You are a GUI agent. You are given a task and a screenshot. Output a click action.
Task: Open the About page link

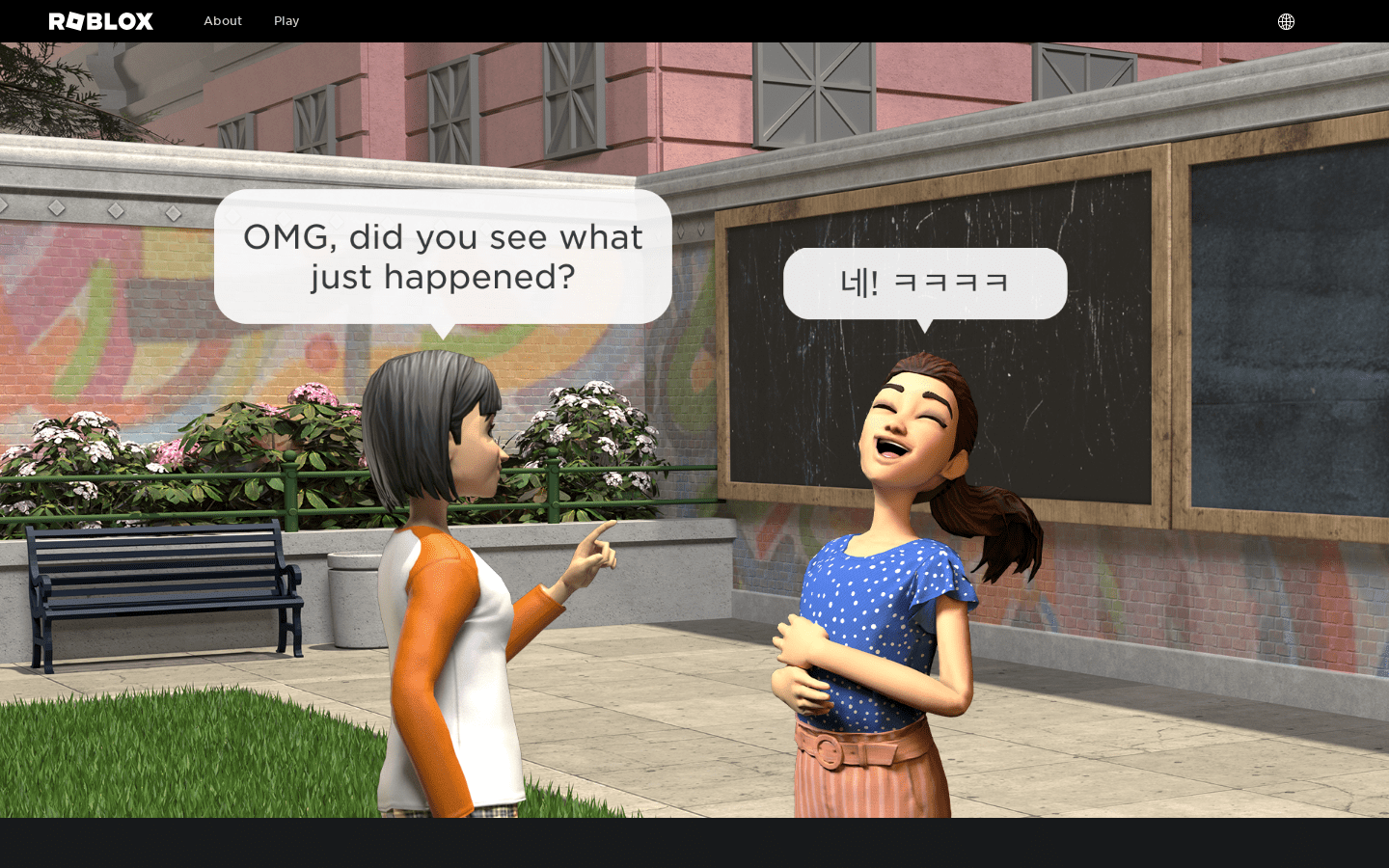tap(223, 21)
